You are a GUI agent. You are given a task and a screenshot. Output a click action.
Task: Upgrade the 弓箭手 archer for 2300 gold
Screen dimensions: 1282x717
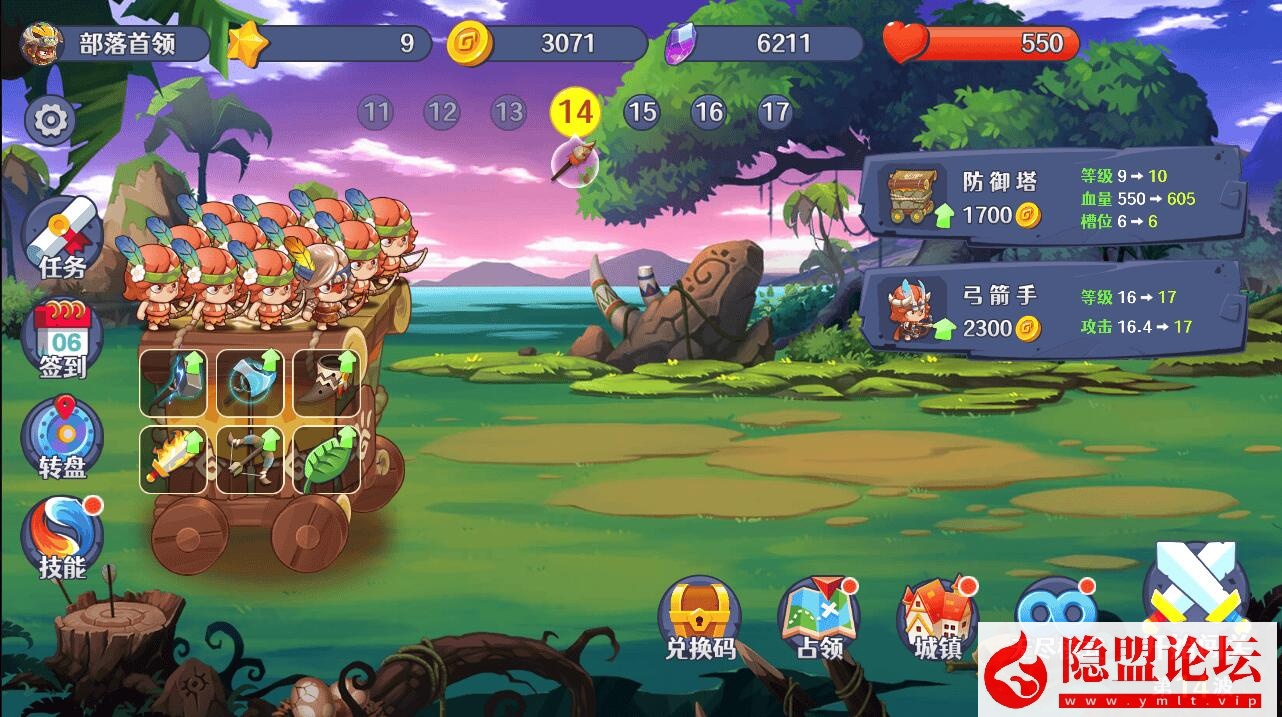pyautogui.click(x=1050, y=310)
